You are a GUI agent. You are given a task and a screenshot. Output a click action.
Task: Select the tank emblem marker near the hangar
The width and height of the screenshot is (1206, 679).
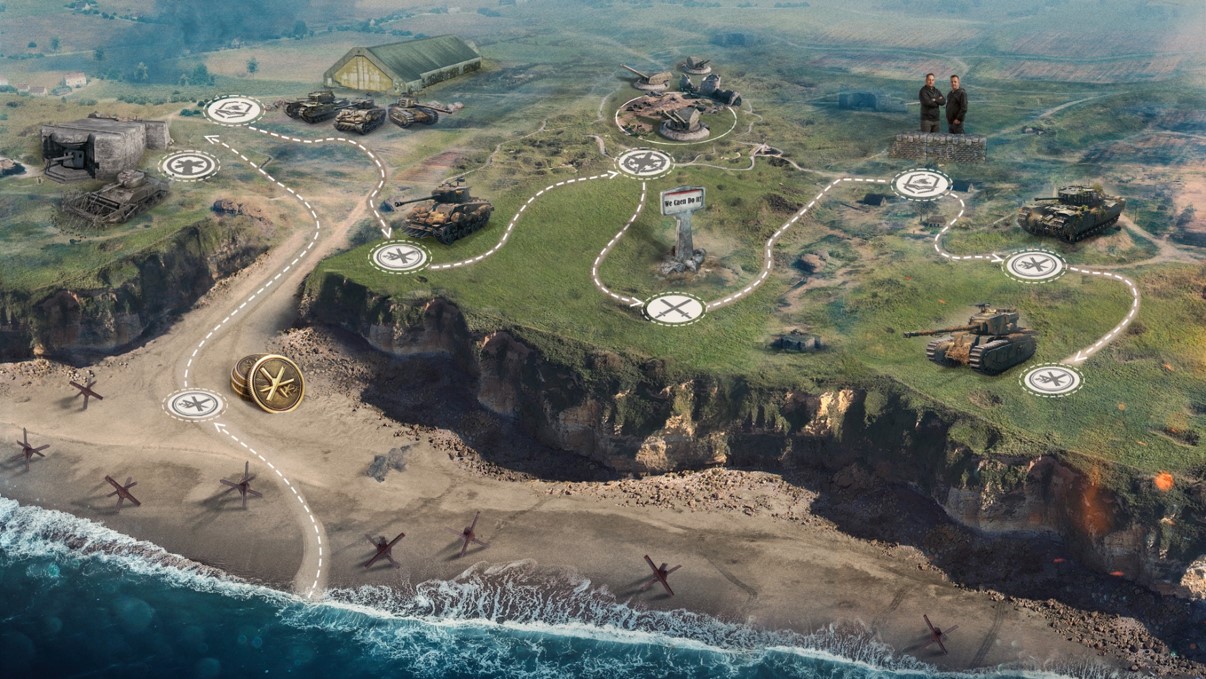pos(233,110)
